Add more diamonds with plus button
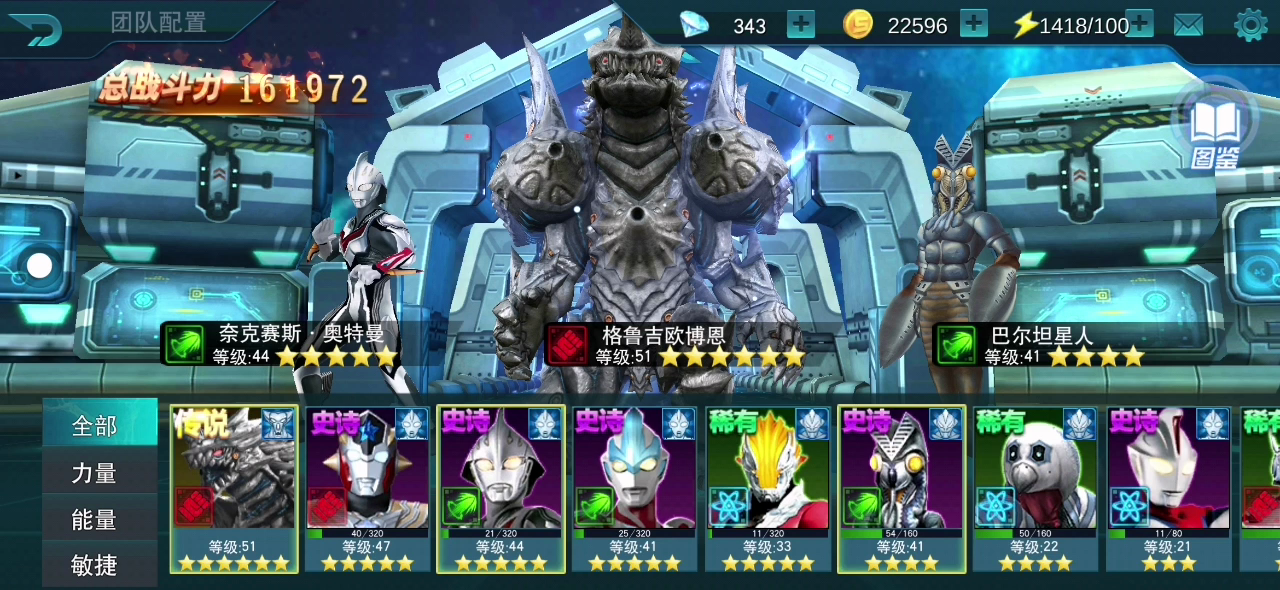 tap(801, 25)
